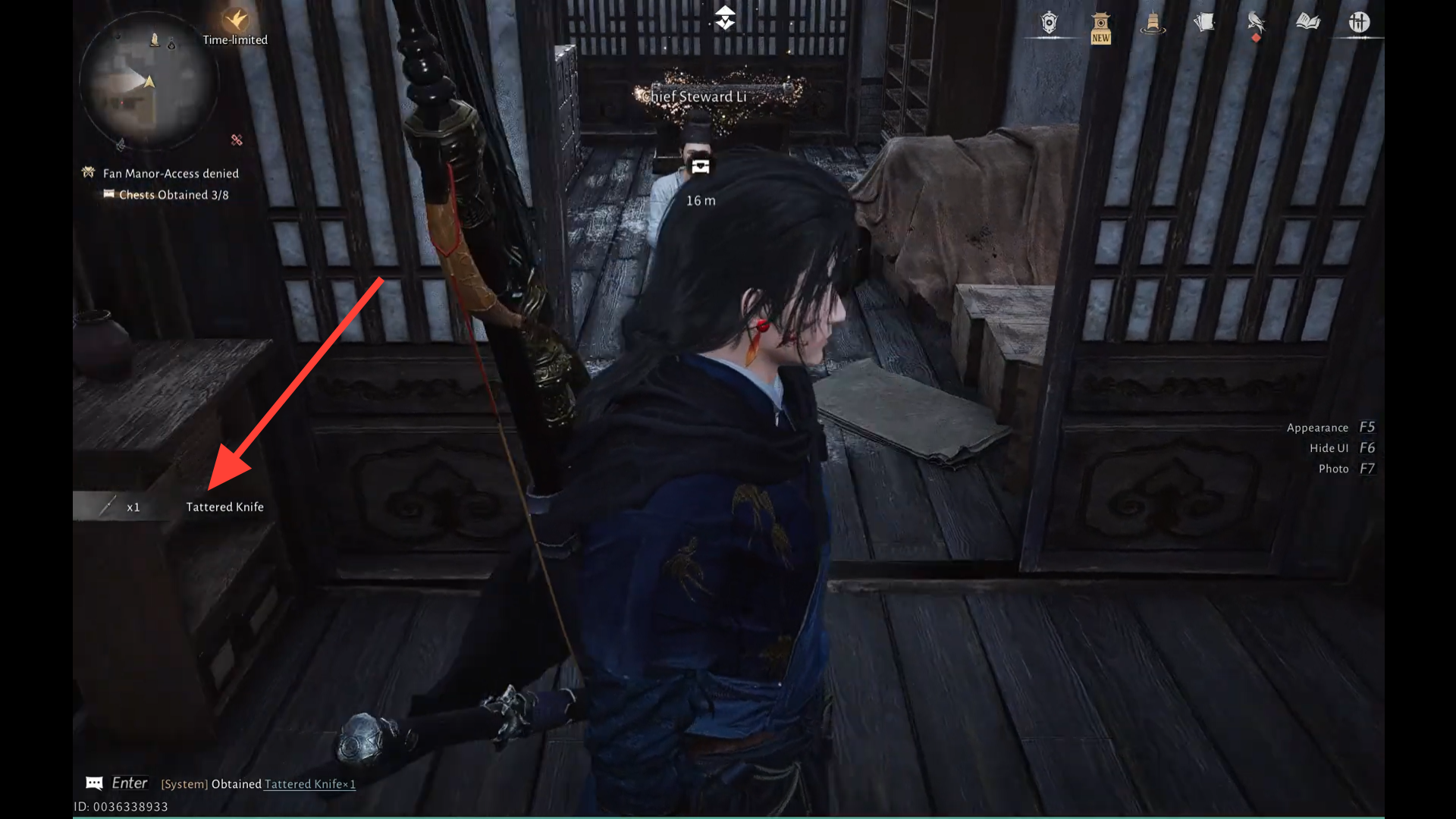This screenshot has height=819, width=1456.
Task: Click the crossed red swords icon
Action: point(237,140)
